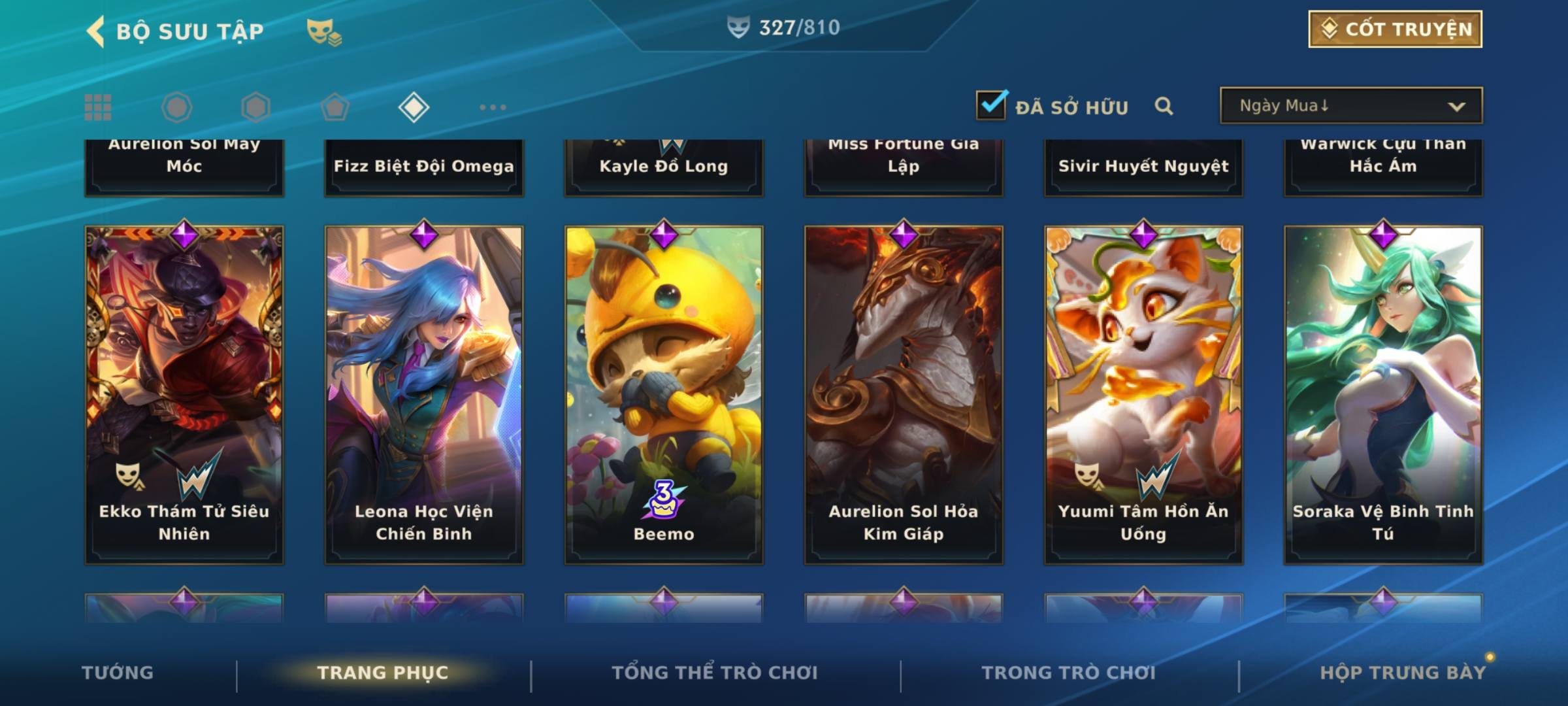The image size is (1568, 706).
Task: Switch to Tổng Thể Trò Chơi tab
Action: point(715,673)
